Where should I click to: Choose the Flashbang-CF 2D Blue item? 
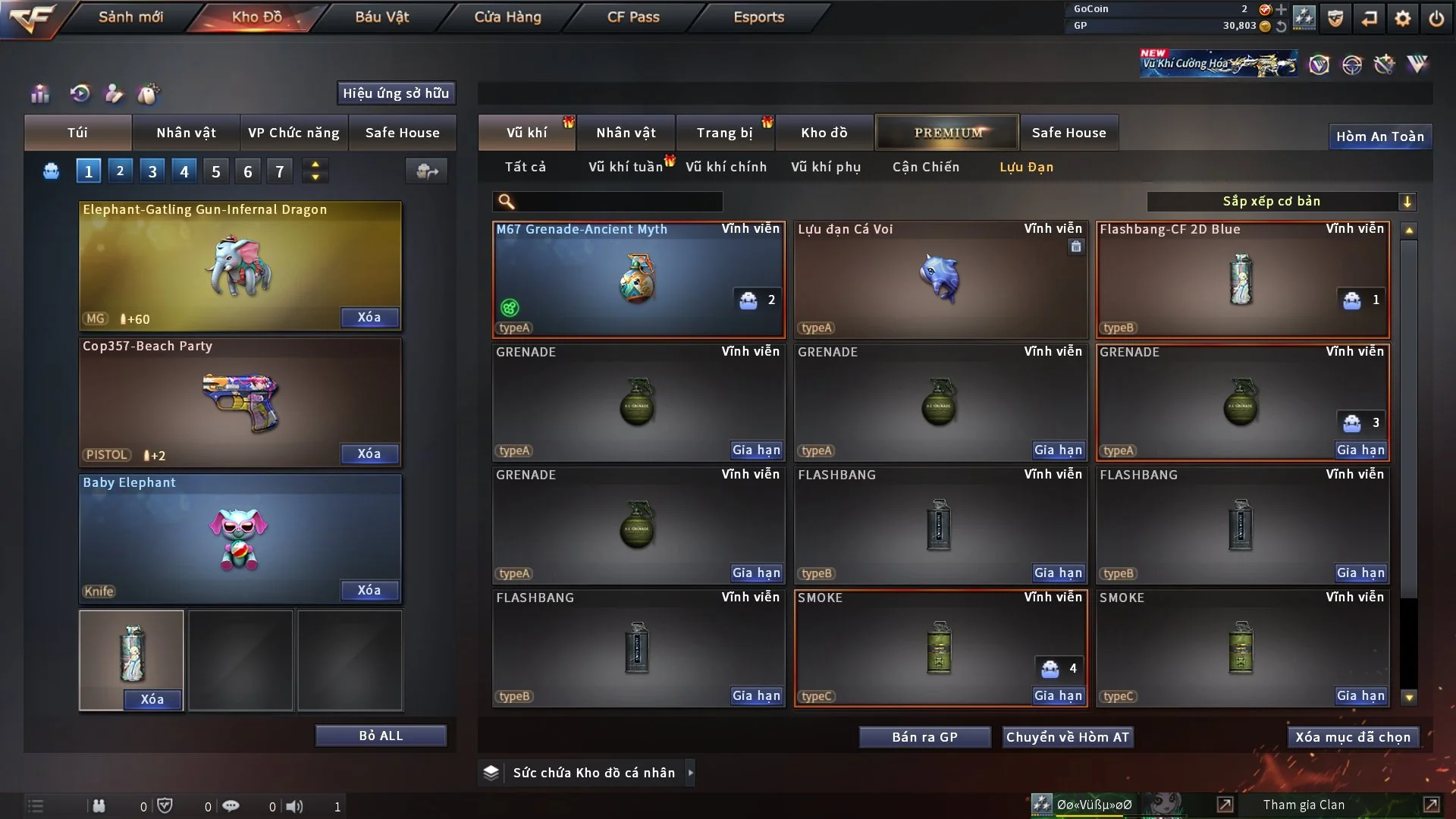(1241, 280)
